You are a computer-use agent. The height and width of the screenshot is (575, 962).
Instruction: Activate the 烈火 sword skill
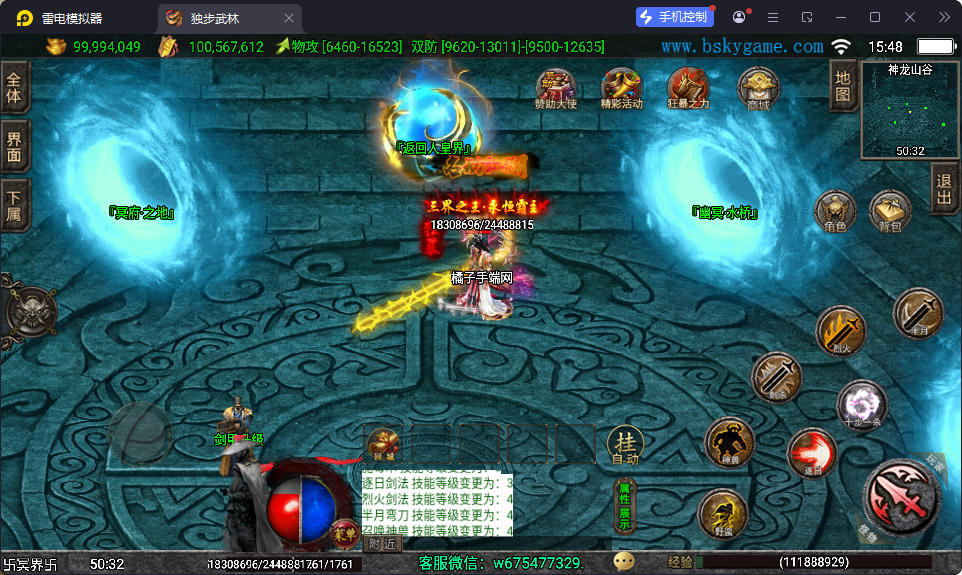(x=840, y=331)
